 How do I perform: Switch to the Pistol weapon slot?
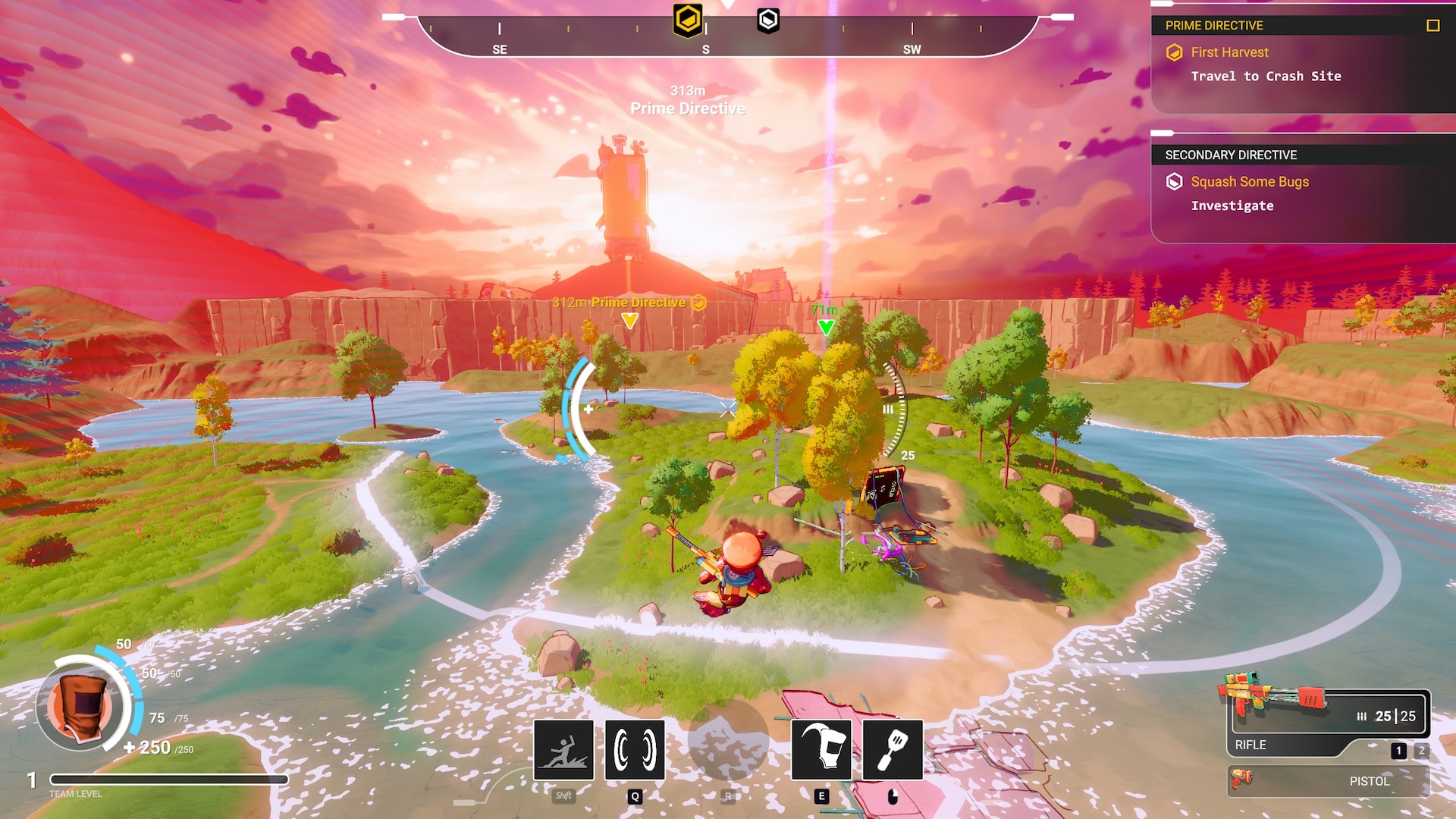pos(1328,781)
